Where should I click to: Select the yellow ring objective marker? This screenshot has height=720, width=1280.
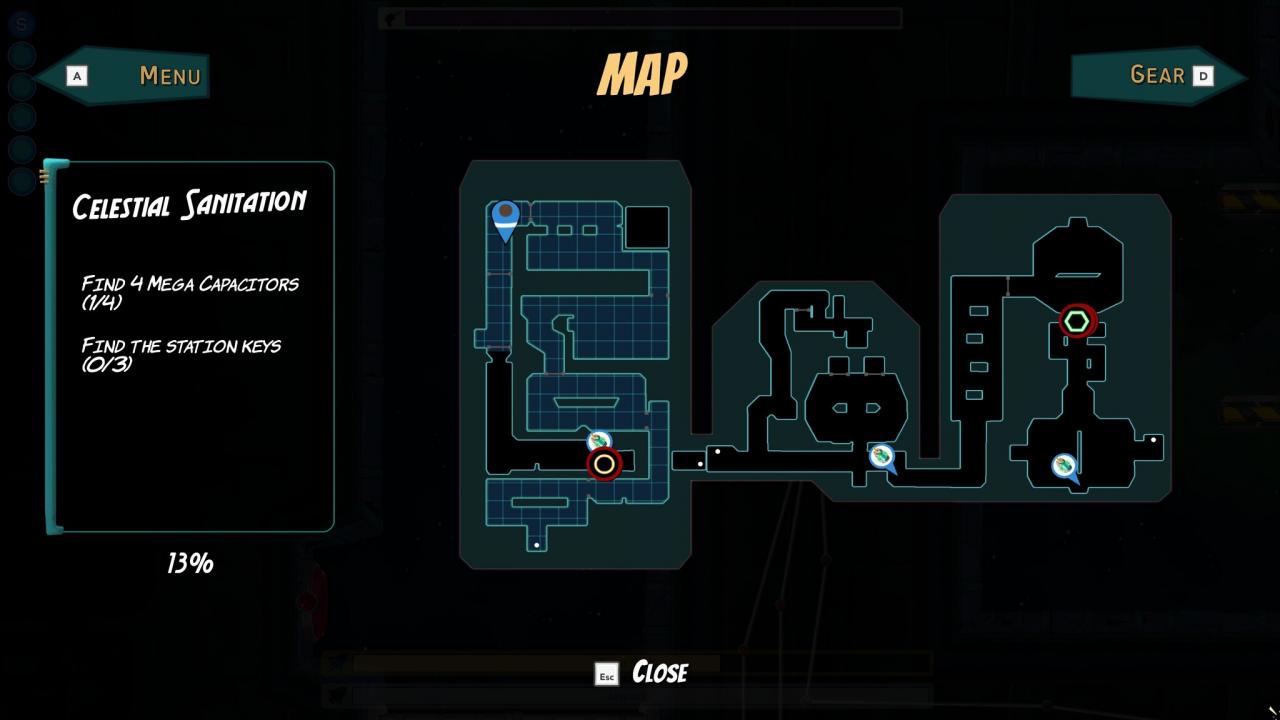(x=604, y=464)
